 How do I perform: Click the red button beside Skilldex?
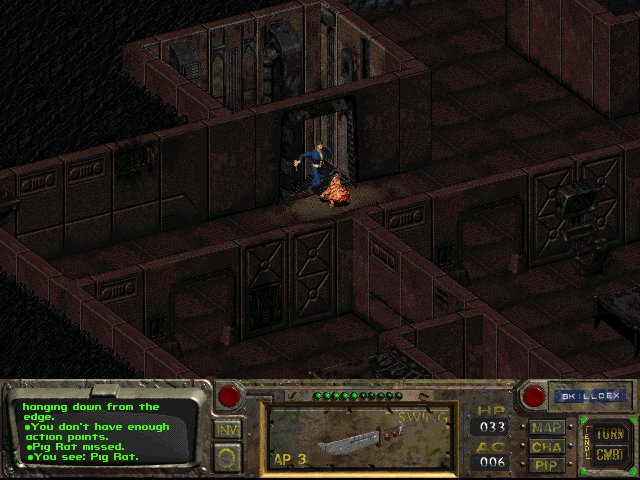[534, 396]
